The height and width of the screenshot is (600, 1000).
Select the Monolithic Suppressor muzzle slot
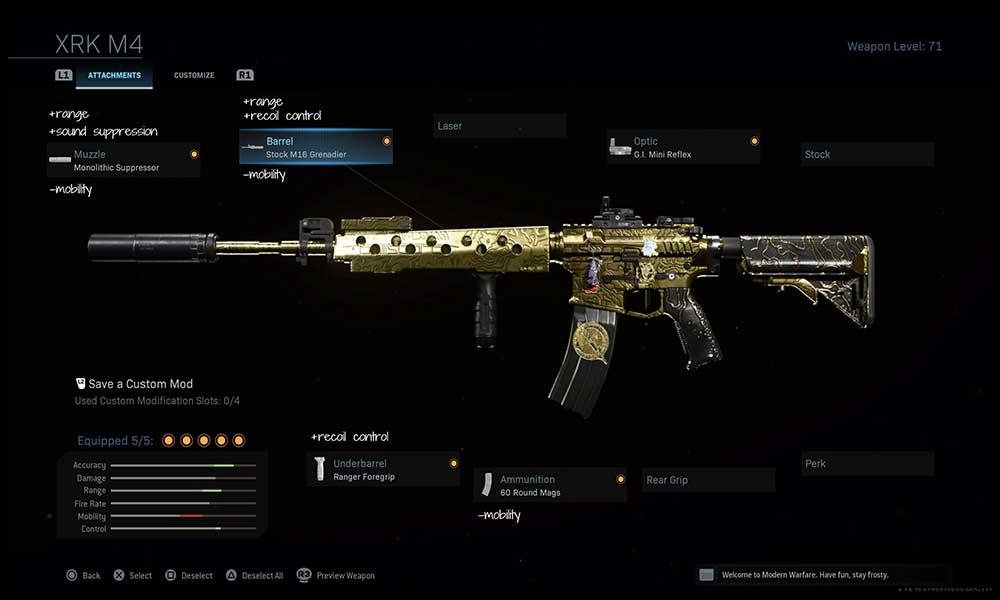[x=123, y=160]
